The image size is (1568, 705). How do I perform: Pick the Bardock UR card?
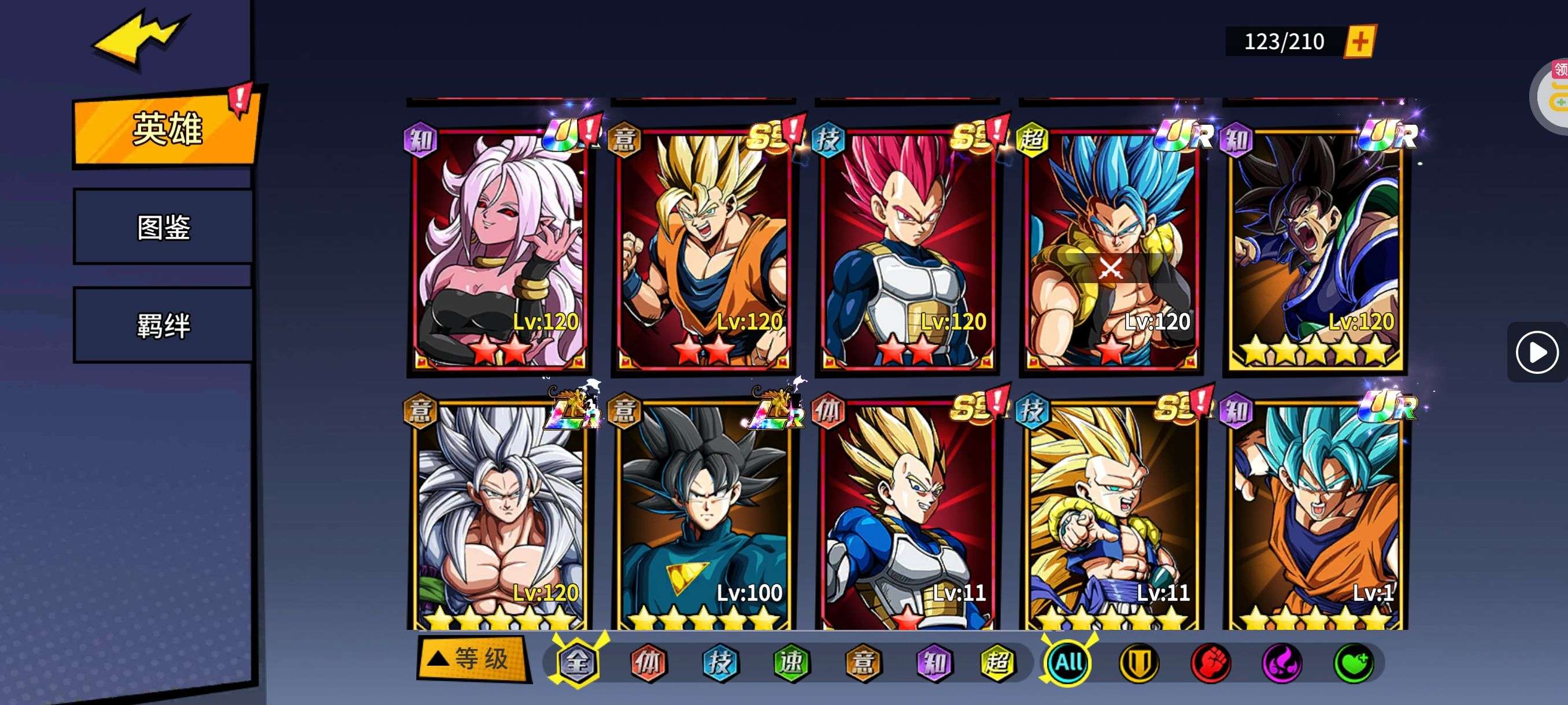click(x=1315, y=250)
